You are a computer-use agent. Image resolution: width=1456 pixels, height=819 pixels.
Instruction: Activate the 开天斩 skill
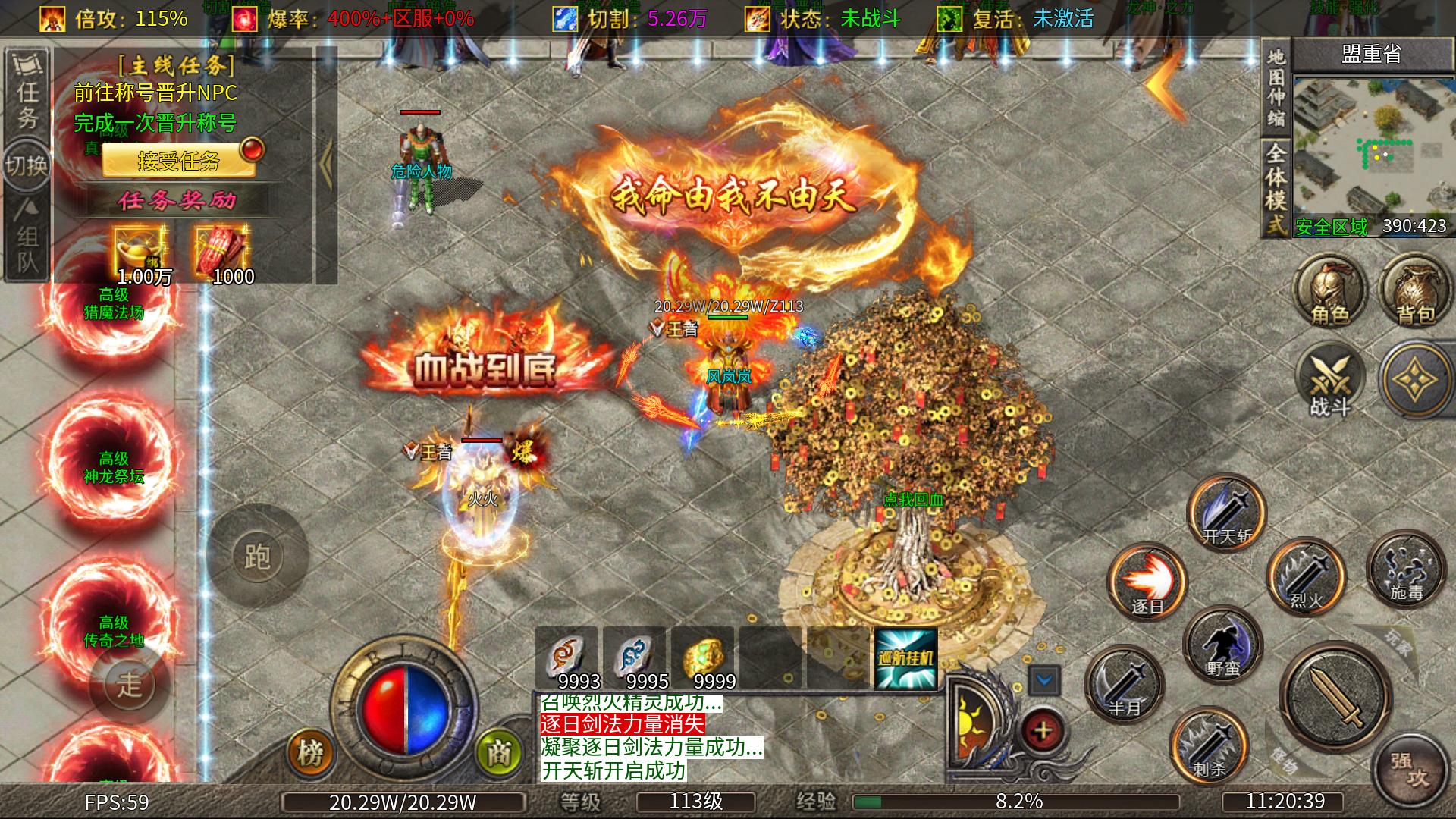tap(1226, 513)
